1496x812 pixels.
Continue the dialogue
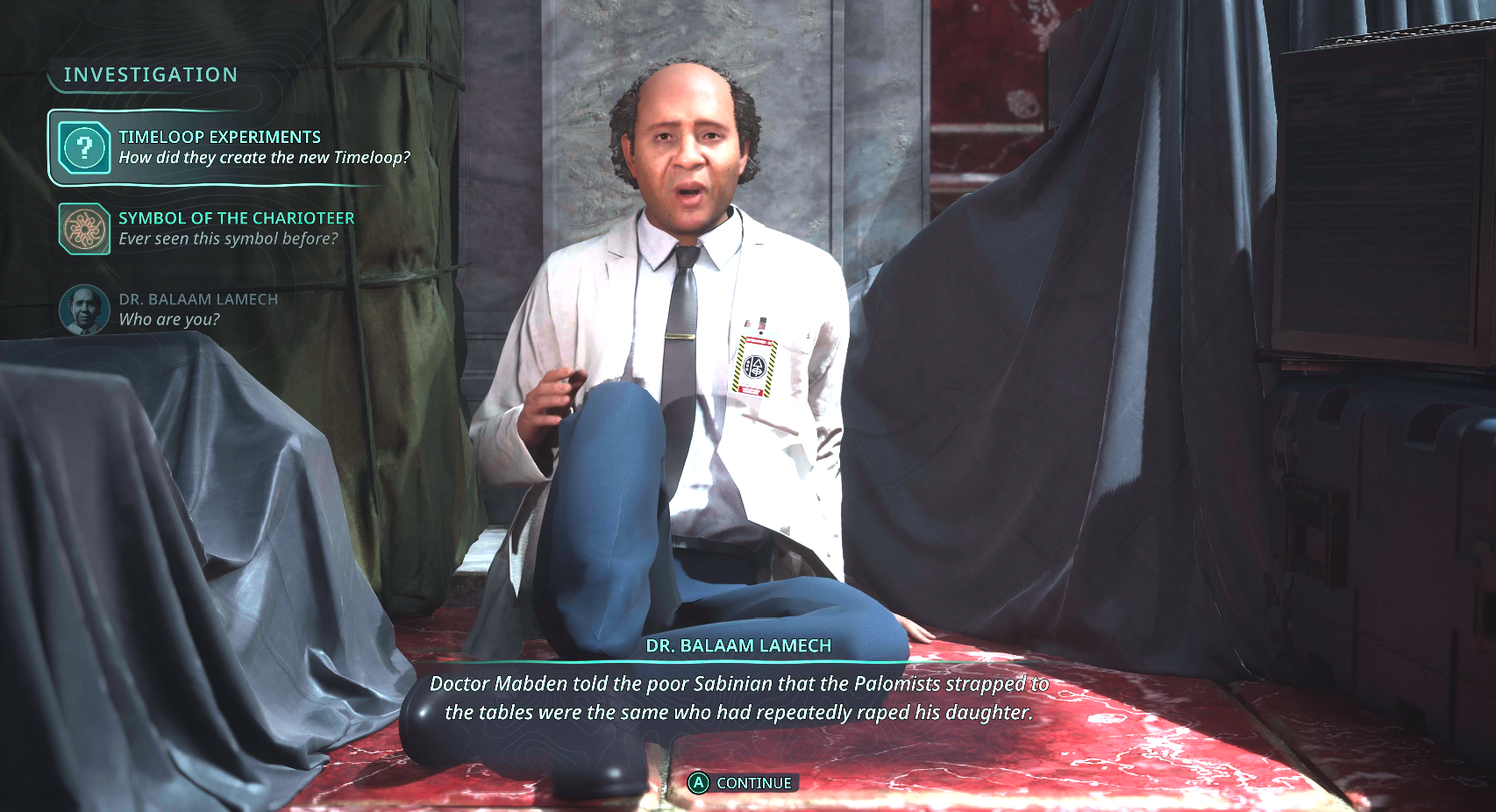point(742,783)
